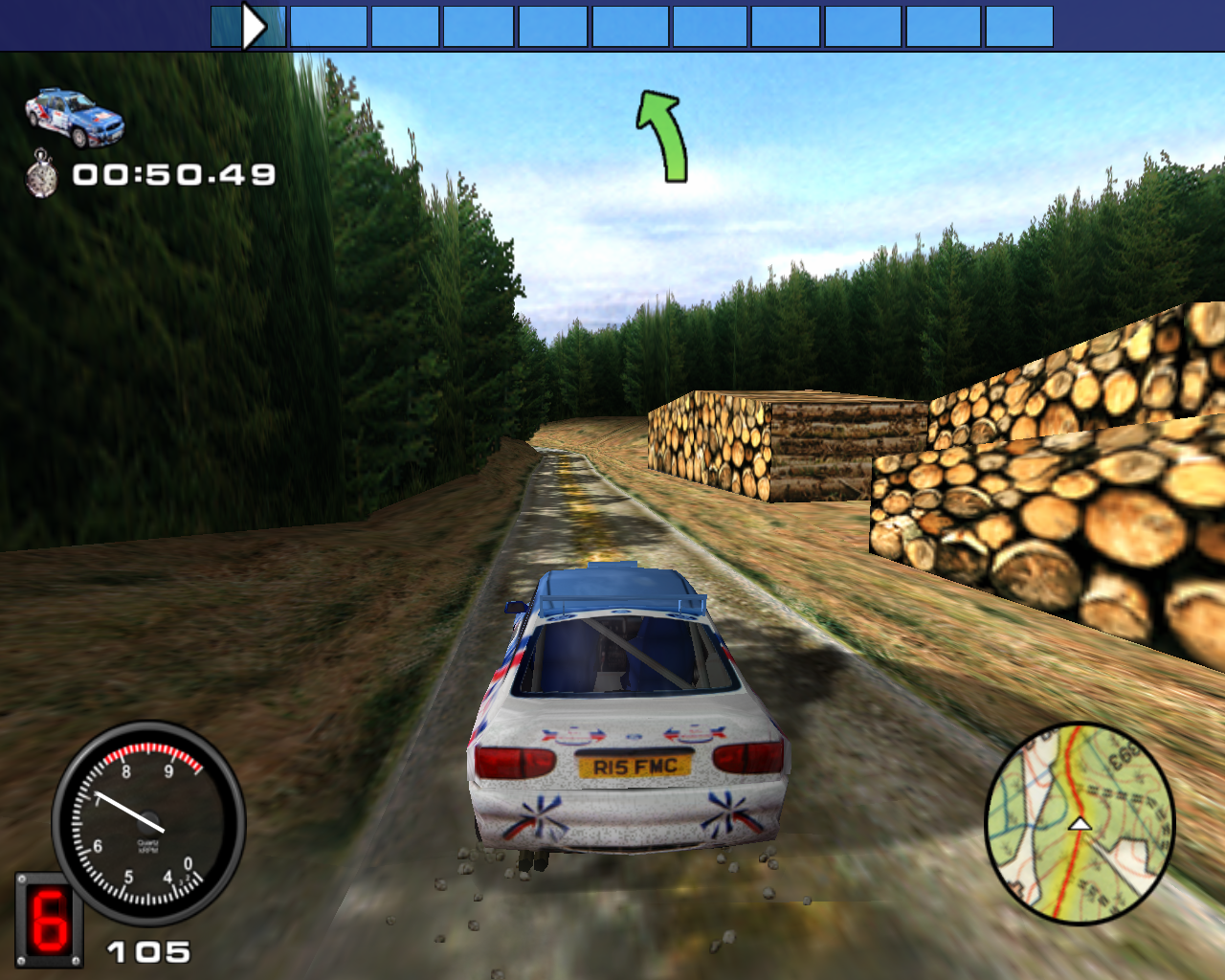Screen dimensions: 1225x980
Task: Click the green left-turn pace note arrow
Action: 663,136
